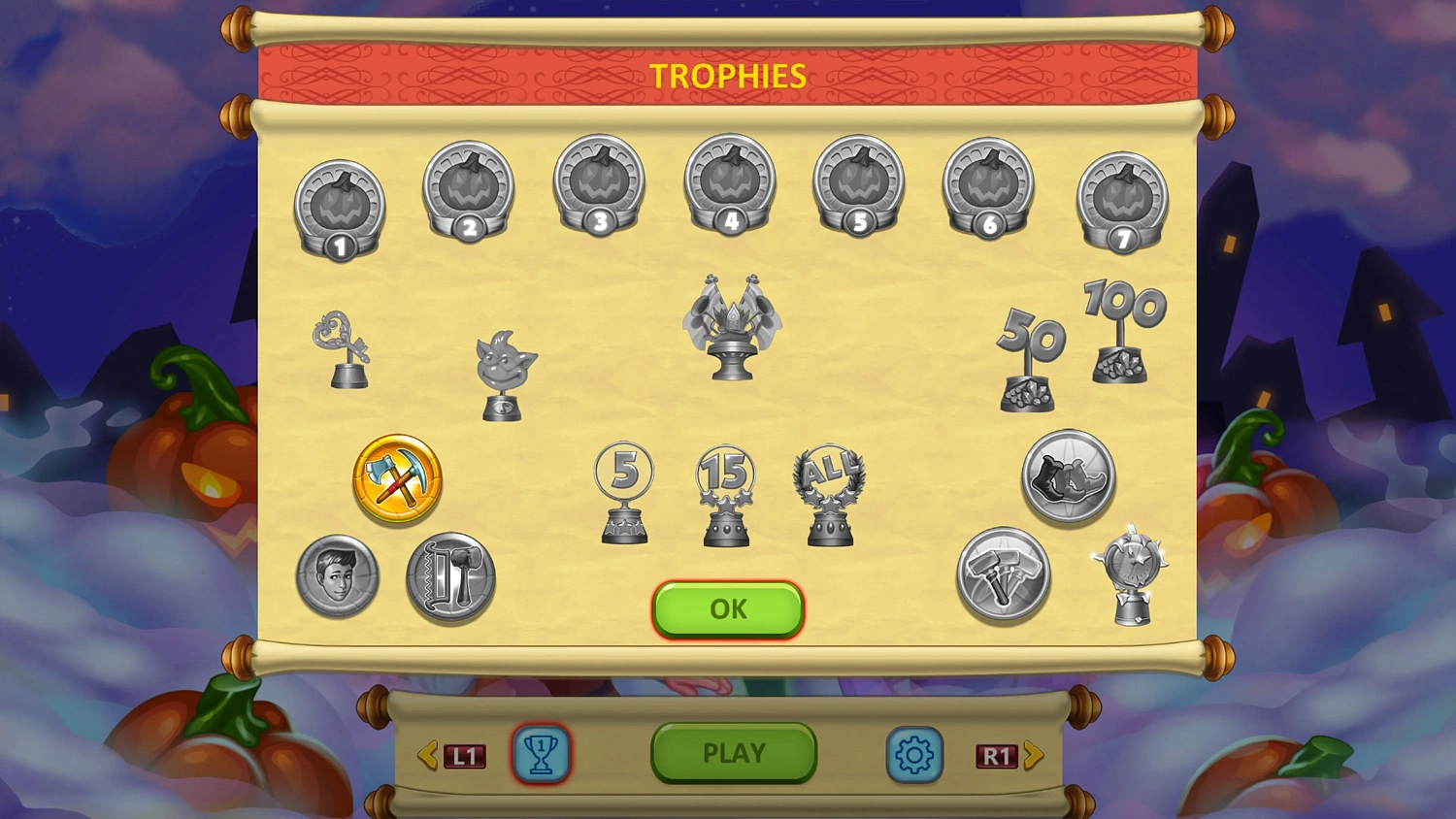The width and height of the screenshot is (1456, 819).
Task: Click the 100 resources trophy
Action: pyautogui.click(x=1123, y=330)
